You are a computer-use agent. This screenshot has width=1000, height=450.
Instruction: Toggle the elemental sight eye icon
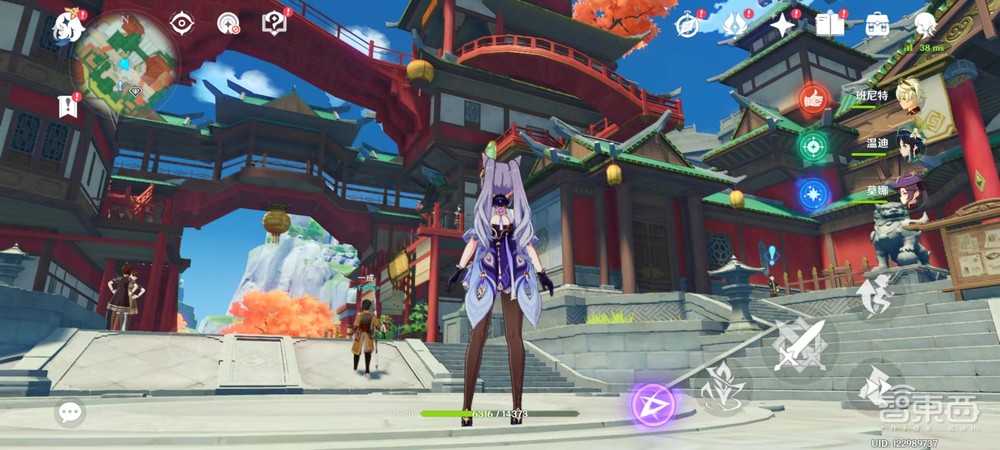(181, 23)
